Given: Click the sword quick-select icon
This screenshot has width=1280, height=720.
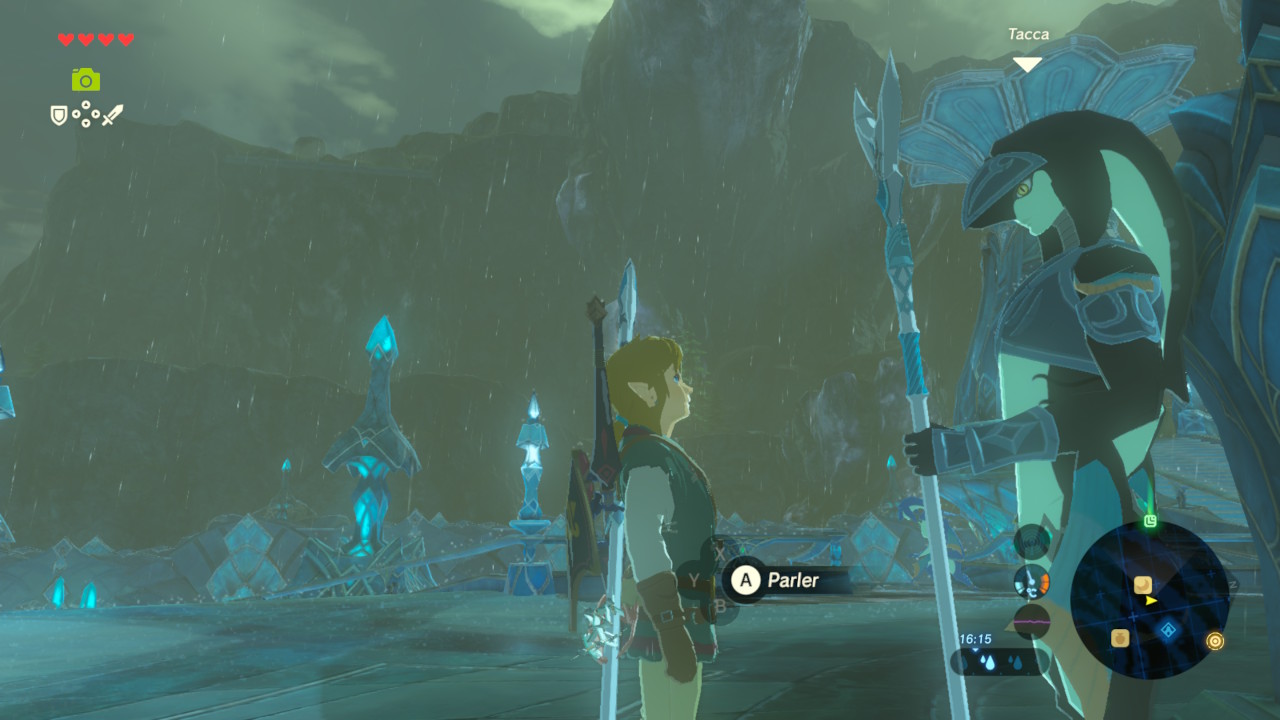Looking at the screenshot, I should tap(112, 115).
